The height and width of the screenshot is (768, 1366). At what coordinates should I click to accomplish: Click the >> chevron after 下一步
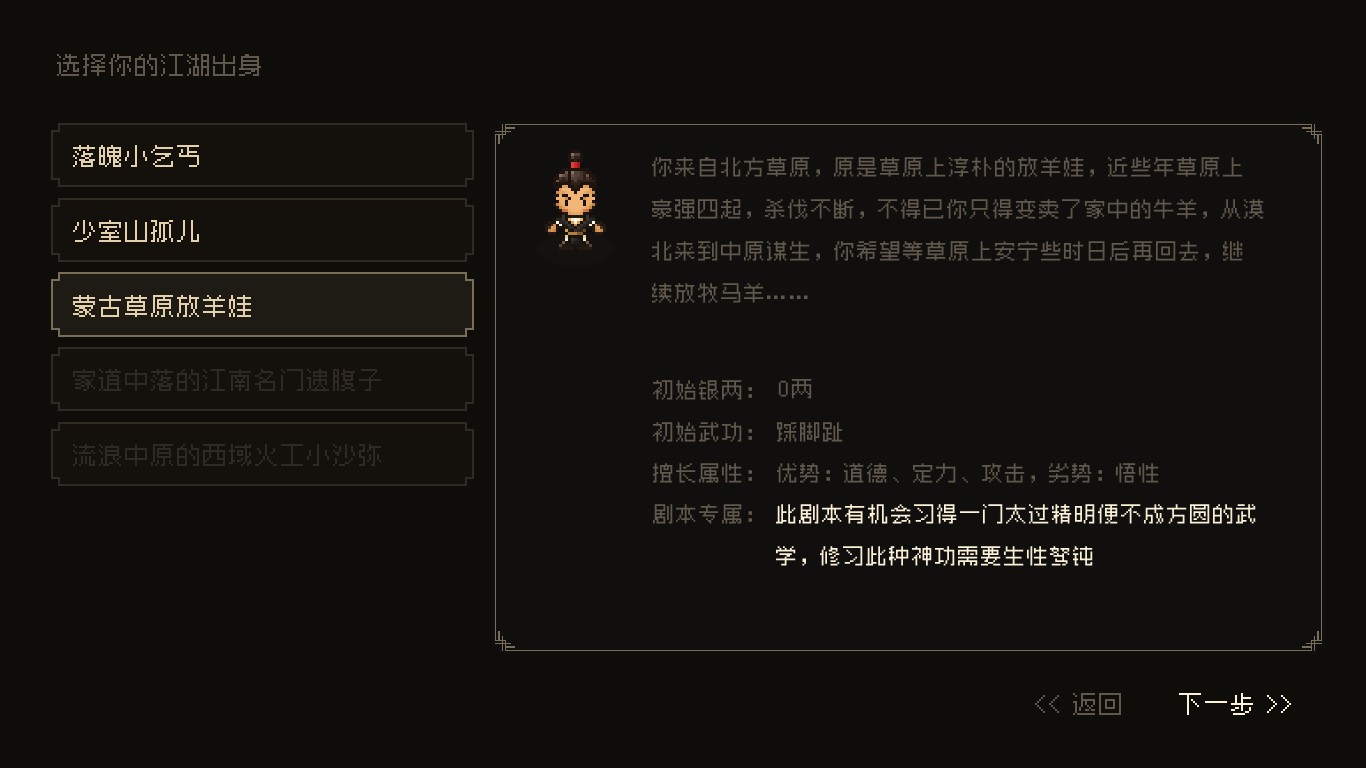(x=1280, y=703)
